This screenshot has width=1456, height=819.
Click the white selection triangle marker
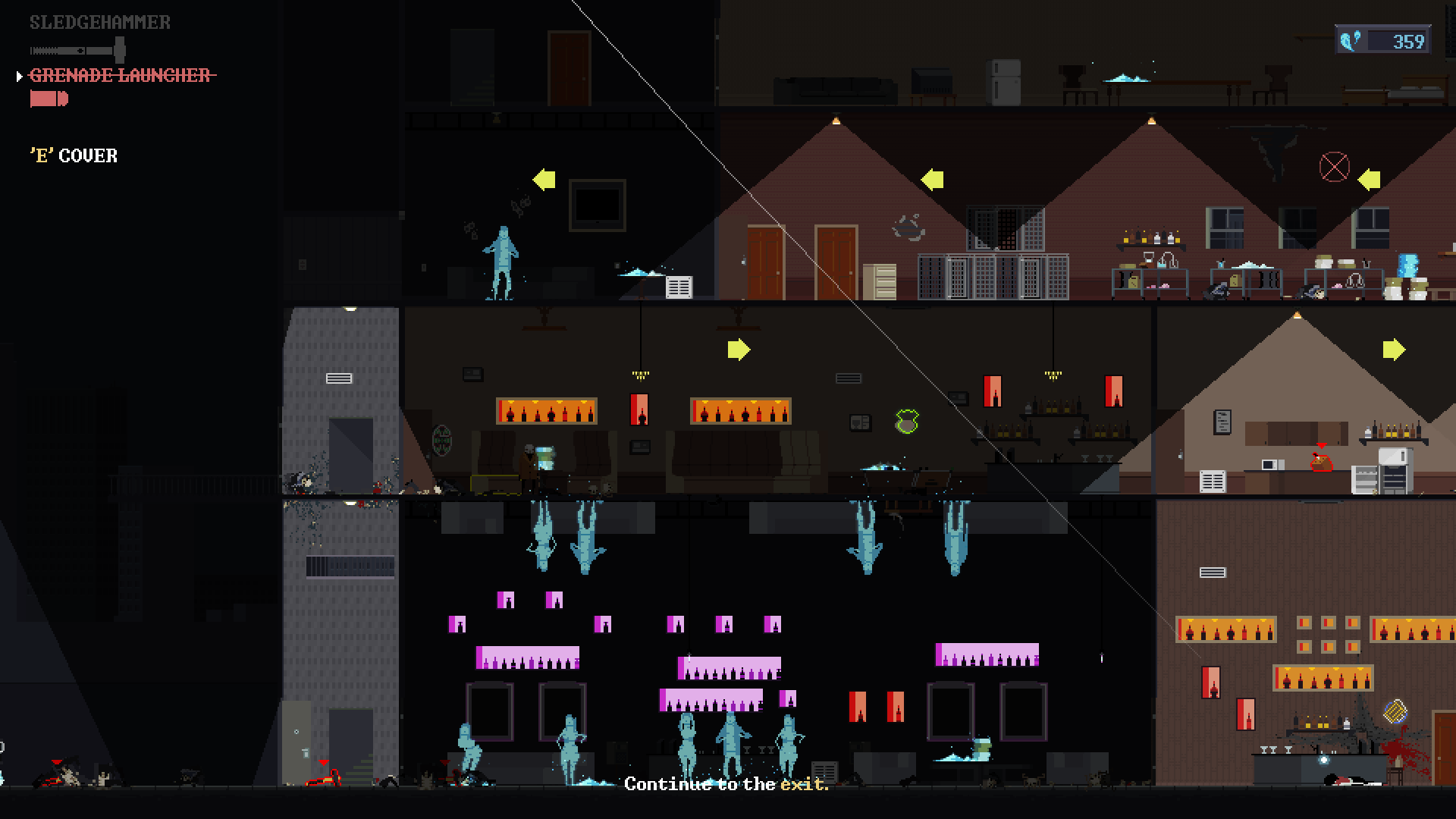pos(18,75)
